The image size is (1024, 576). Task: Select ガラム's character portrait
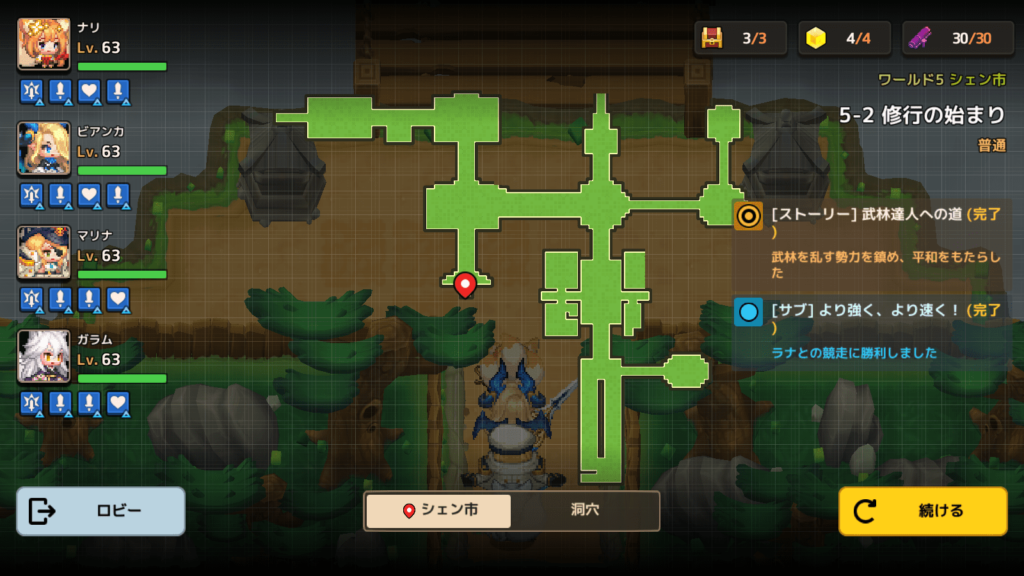[44, 357]
